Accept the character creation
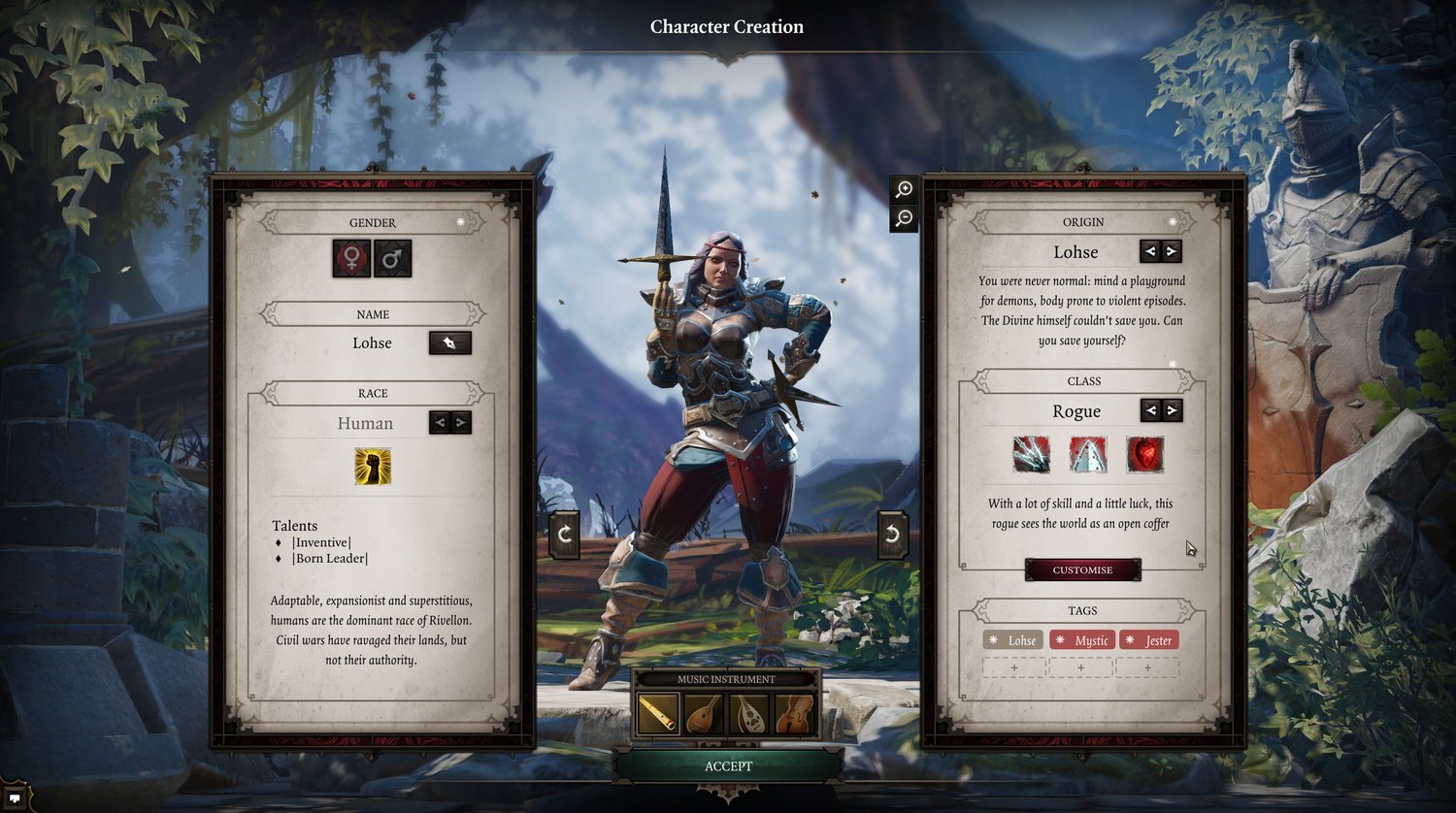Screen dimensions: 1456x813 click(728, 765)
